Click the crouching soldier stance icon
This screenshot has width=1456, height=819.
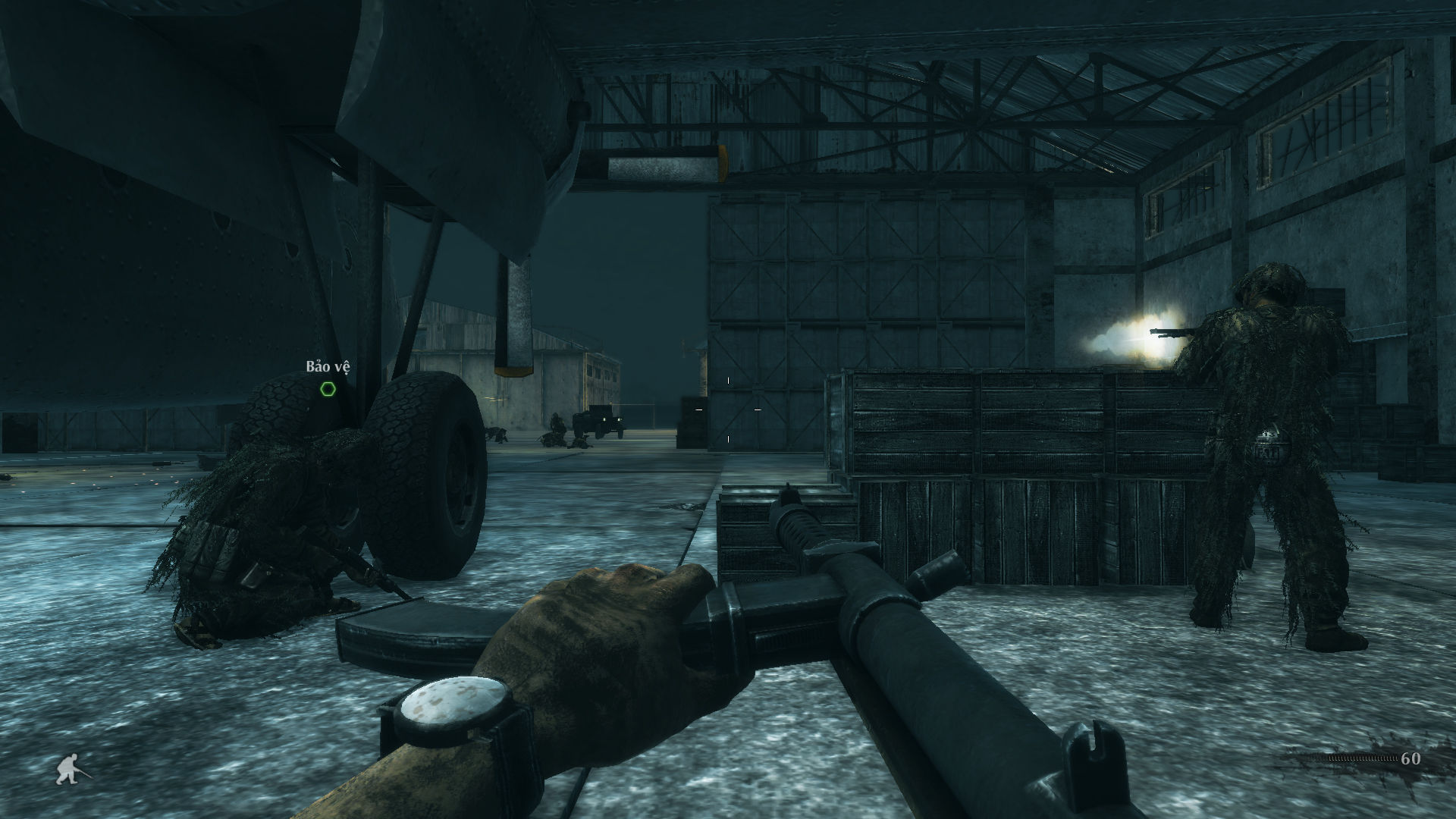click(72, 770)
